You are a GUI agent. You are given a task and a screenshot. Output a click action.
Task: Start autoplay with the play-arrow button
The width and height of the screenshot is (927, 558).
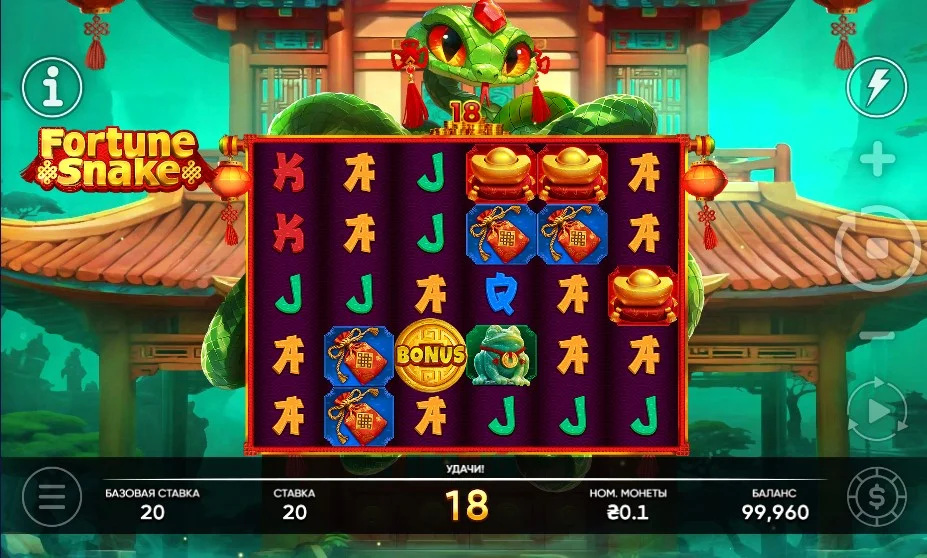click(876, 411)
